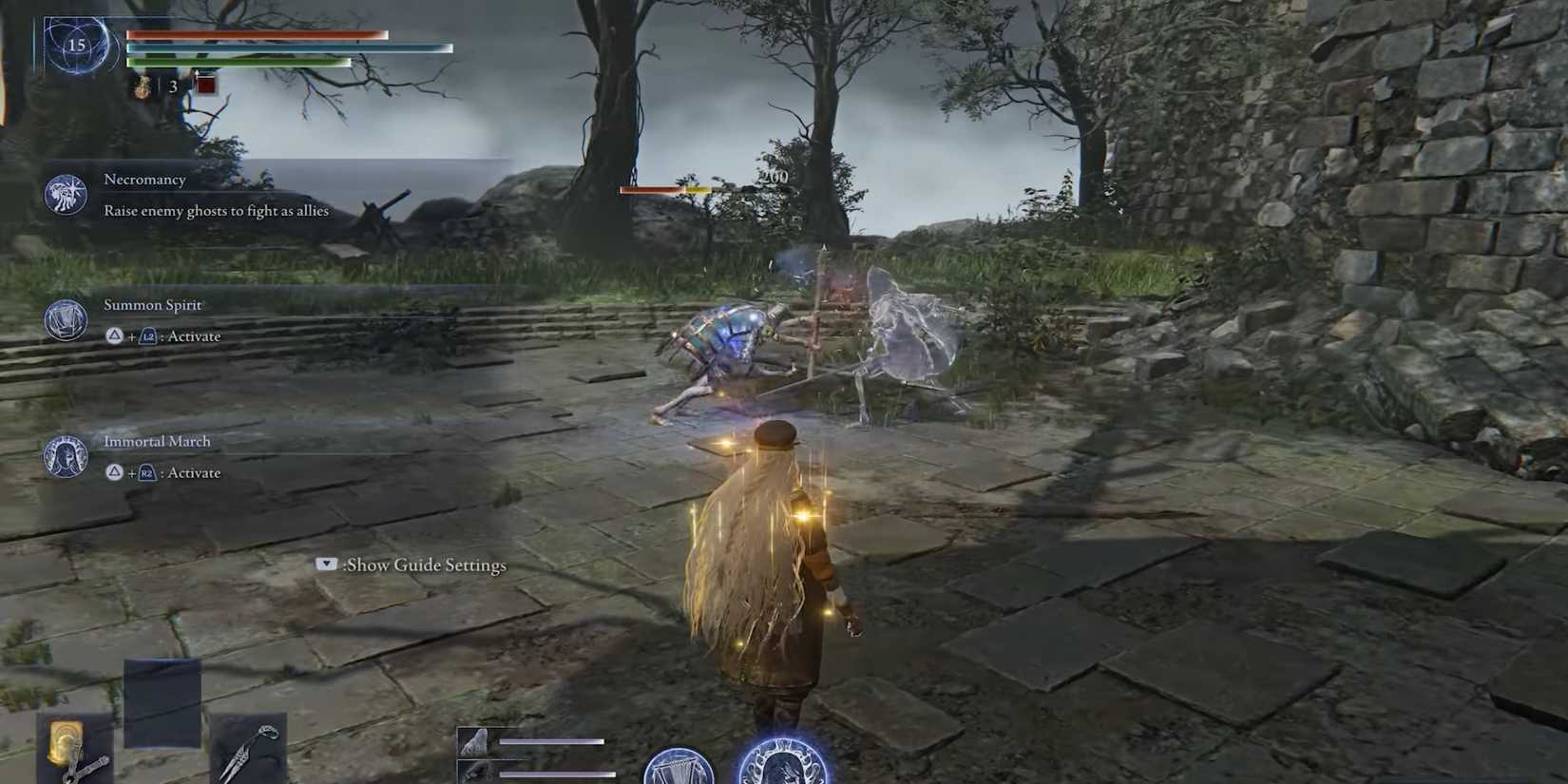1568x784 pixels.
Task: Click the flask count number 3
Action: 172,86
